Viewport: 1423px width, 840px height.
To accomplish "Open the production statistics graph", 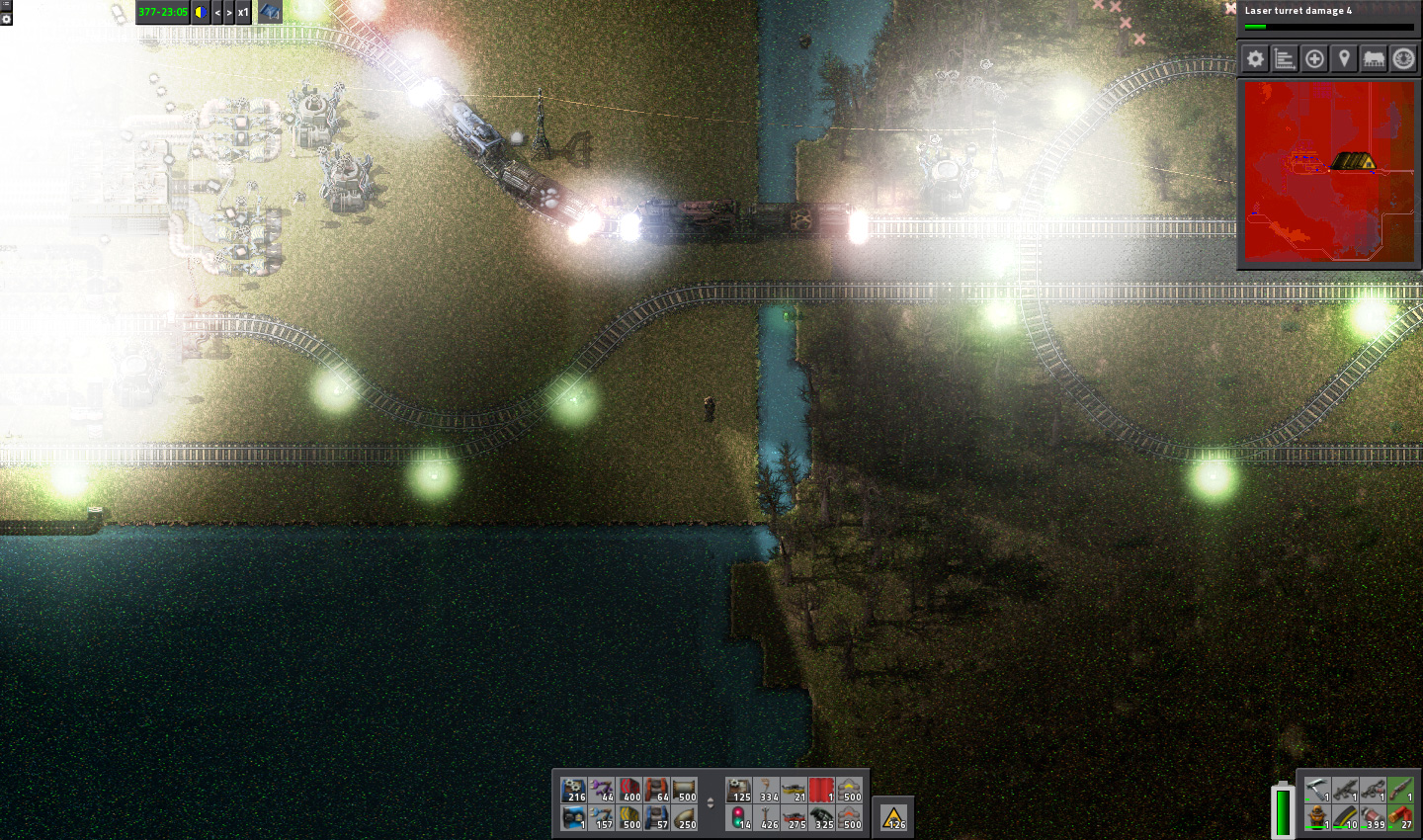I will pyautogui.click(x=1285, y=59).
